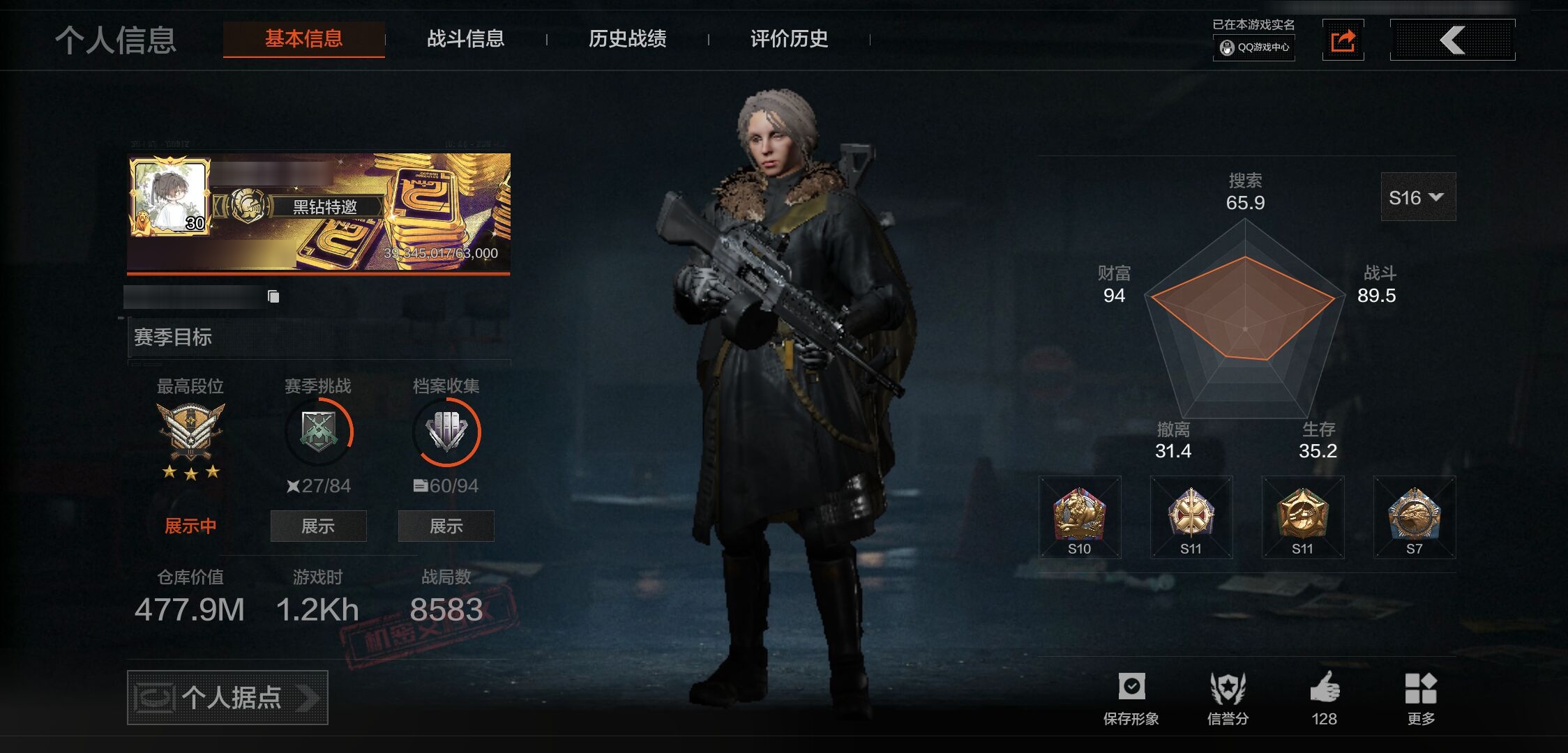Viewport: 1568px width, 753px height.
Task: Click the QQ游戏中心 badge
Action: [1254, 47]
